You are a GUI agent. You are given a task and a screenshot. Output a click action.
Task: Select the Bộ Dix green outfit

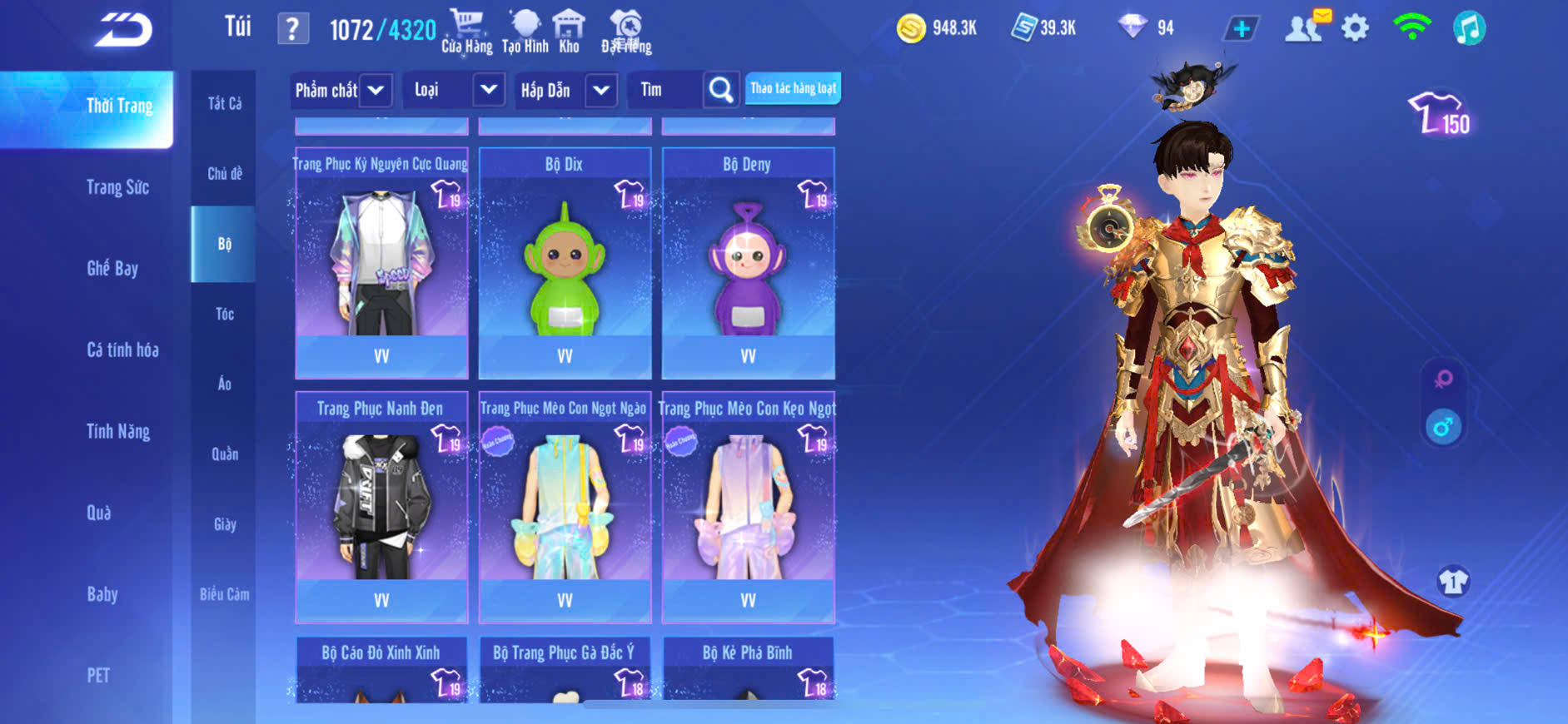click(565, 262)
